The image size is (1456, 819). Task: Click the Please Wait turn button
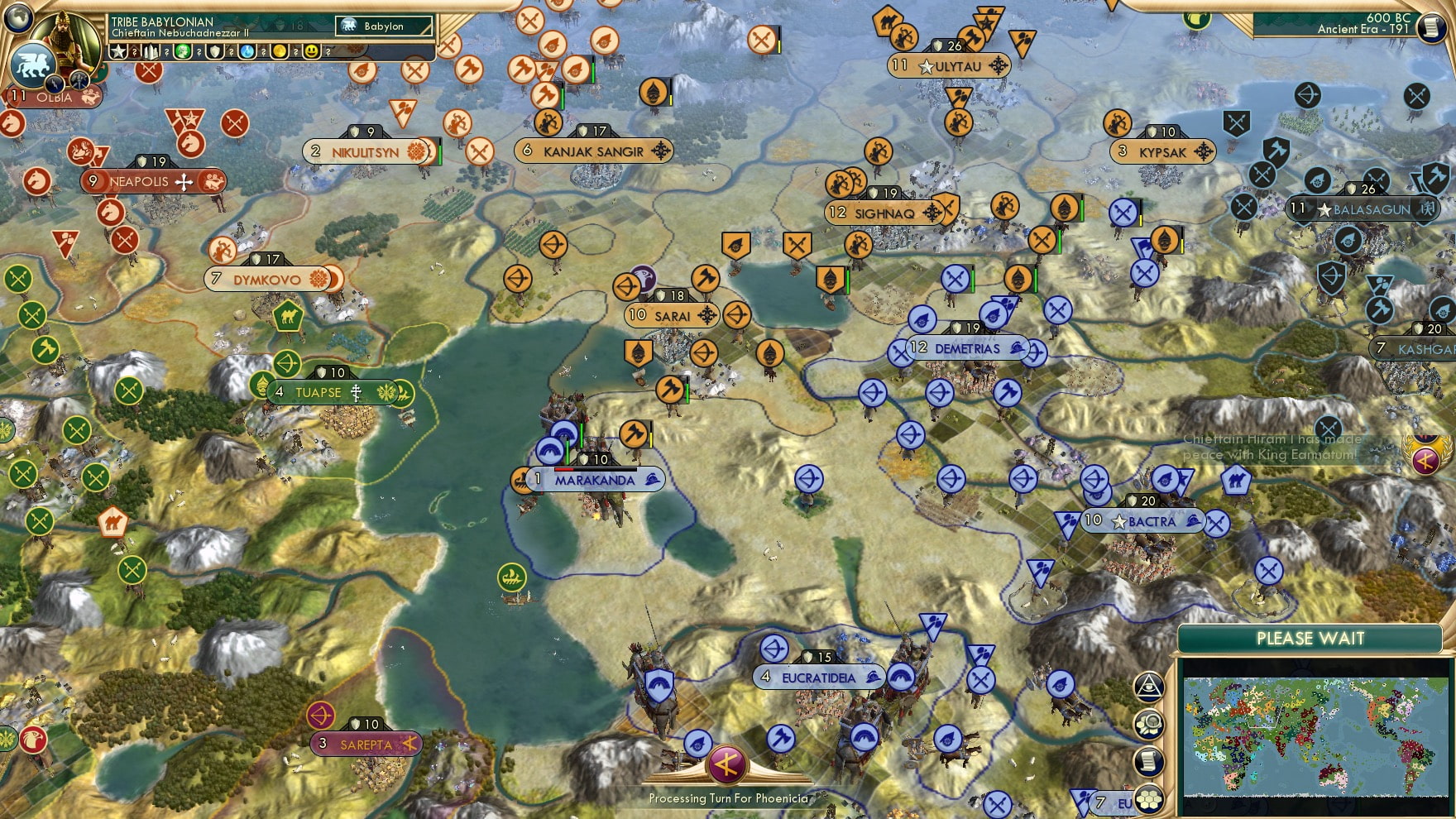[1310, 639]
